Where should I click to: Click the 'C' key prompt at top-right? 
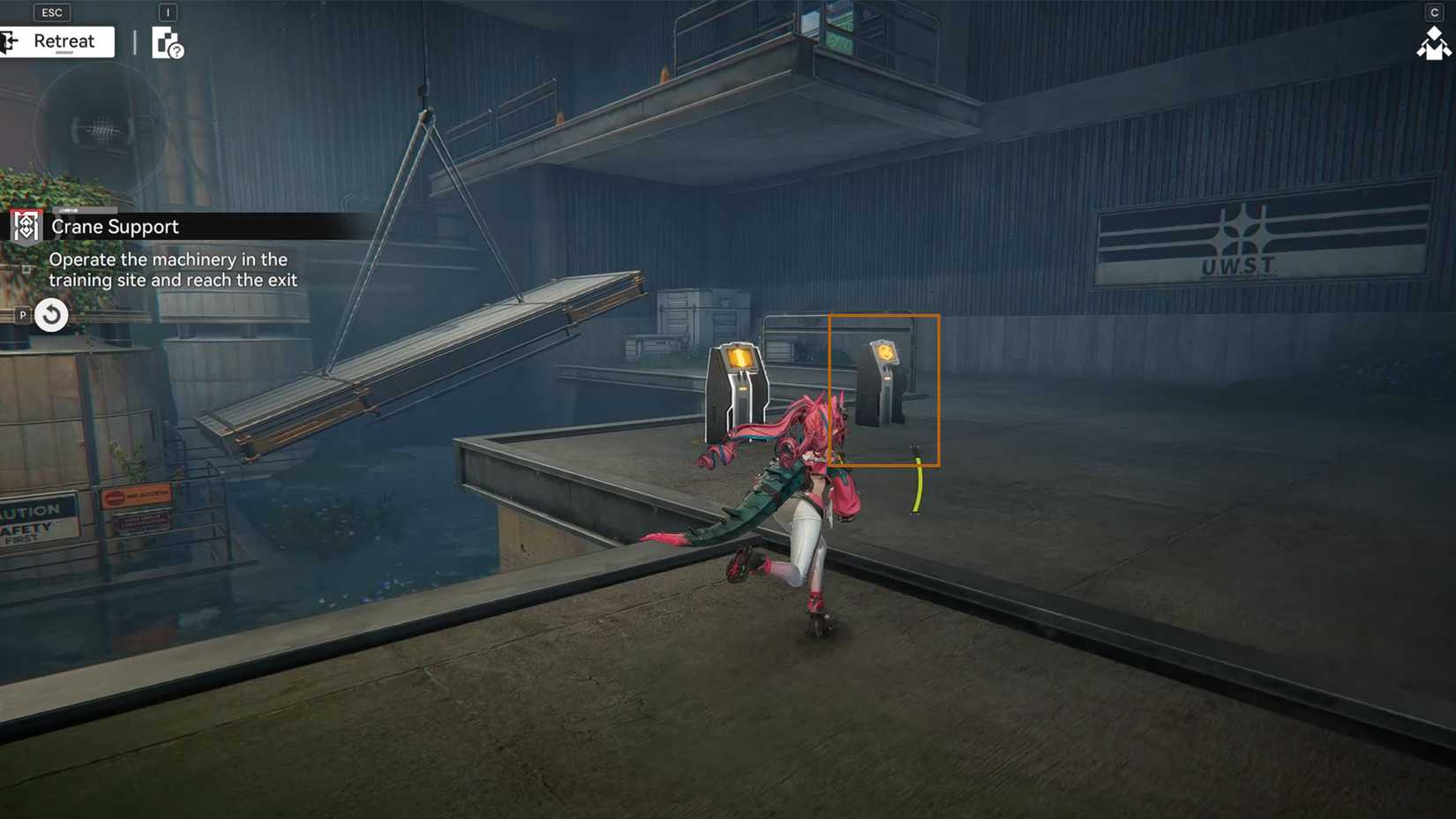(1435, 12)
